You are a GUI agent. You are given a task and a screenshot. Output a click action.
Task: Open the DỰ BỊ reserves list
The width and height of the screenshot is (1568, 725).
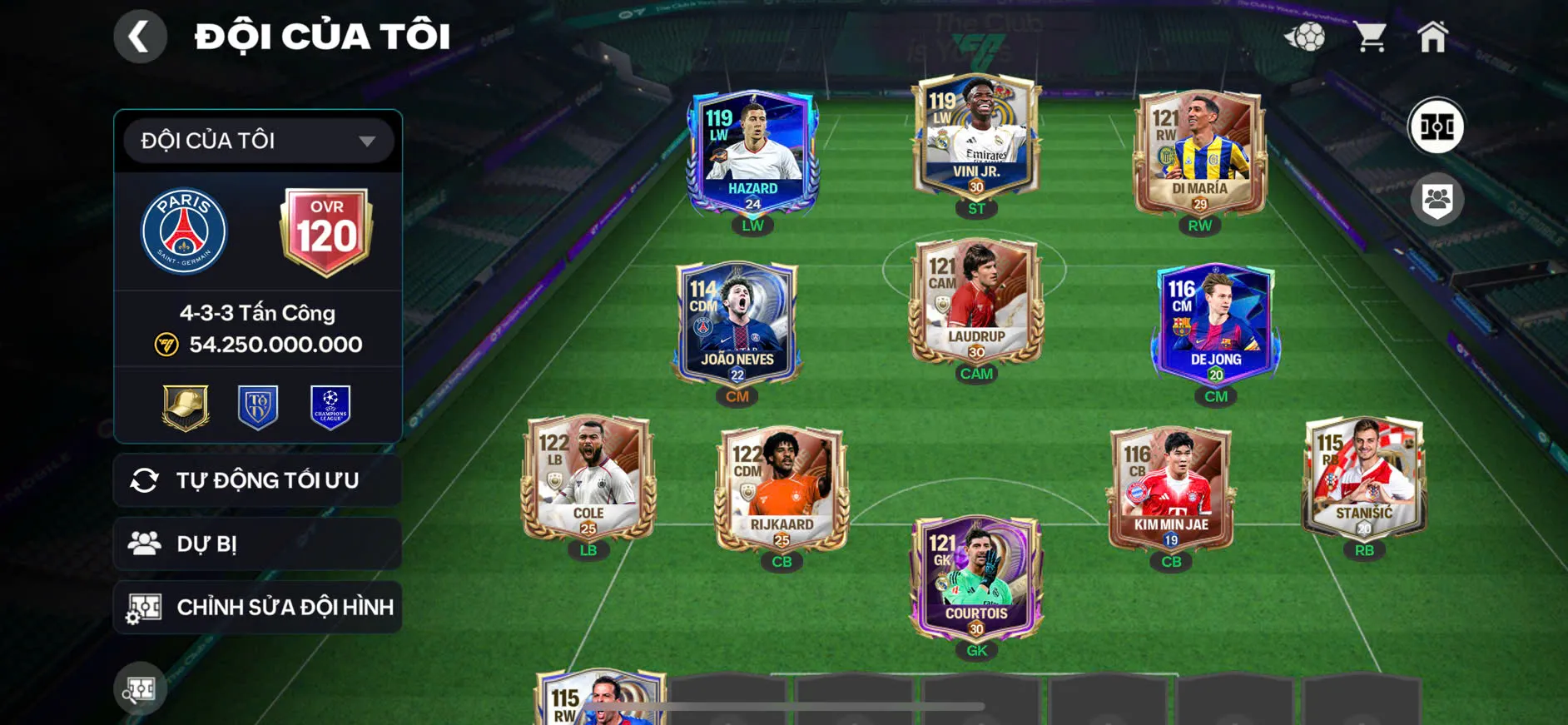258,544
